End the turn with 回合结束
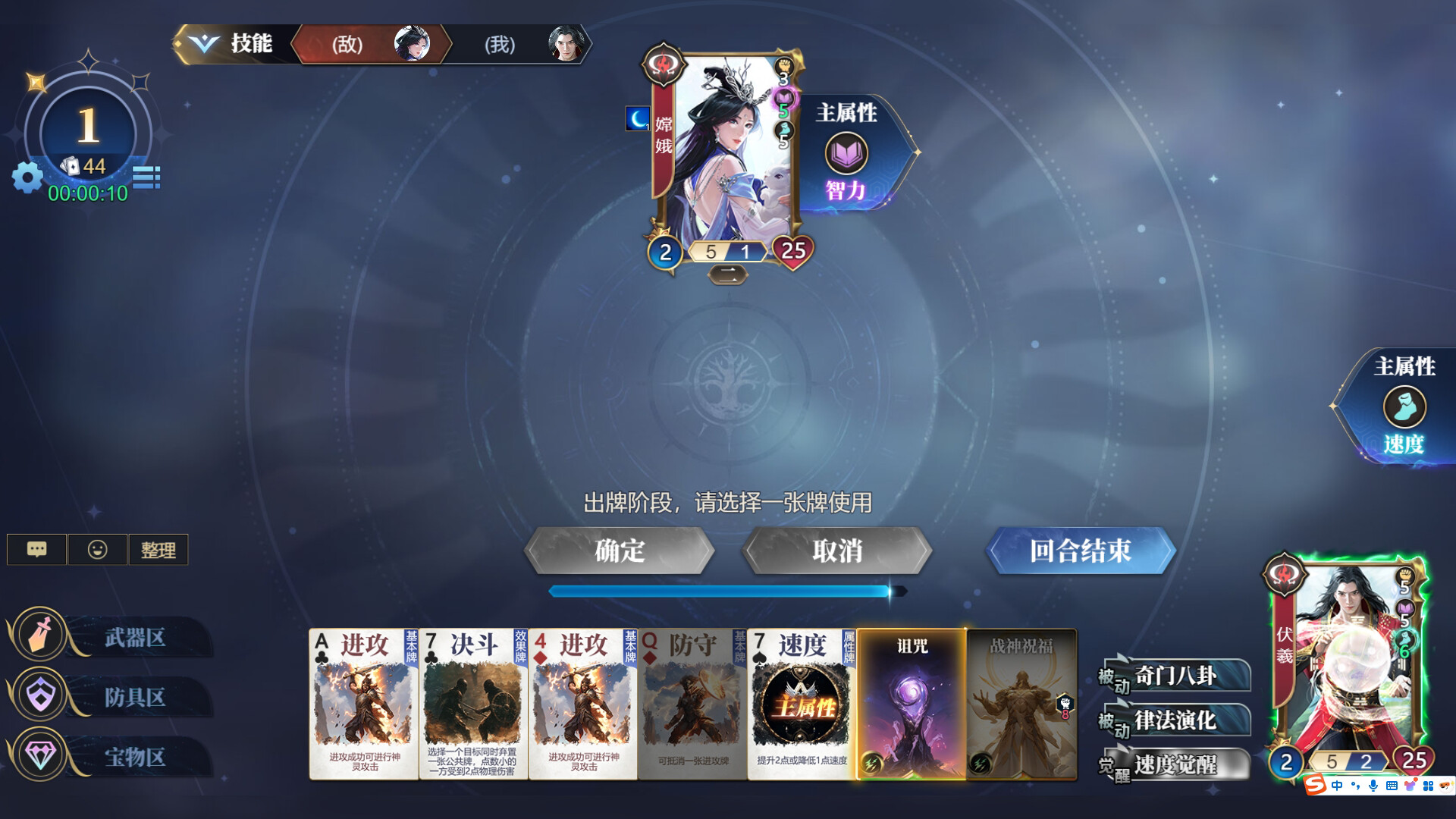The height and width of the screenshot is (819, 1456). click(x=1080, y=551)
